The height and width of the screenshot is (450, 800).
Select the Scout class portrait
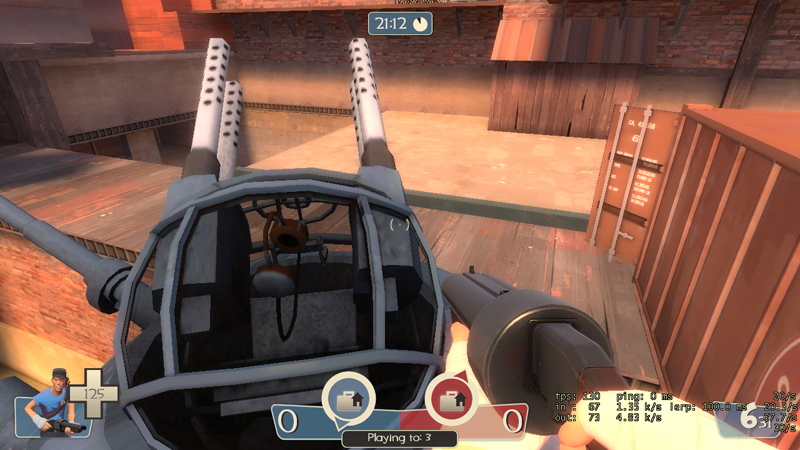tap(47, 402)
